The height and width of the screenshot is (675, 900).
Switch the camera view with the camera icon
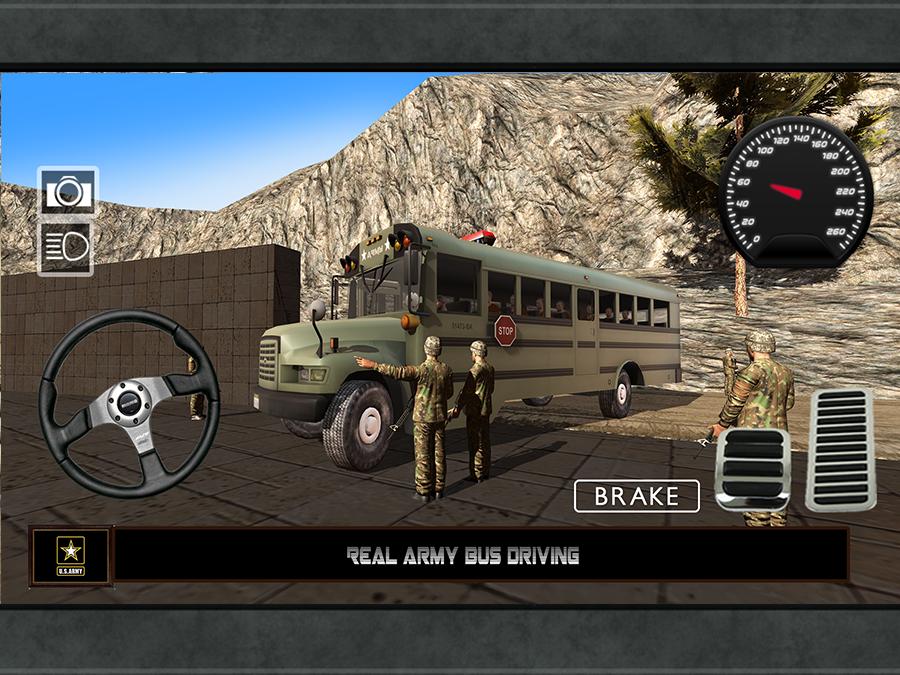coord(67,191)
